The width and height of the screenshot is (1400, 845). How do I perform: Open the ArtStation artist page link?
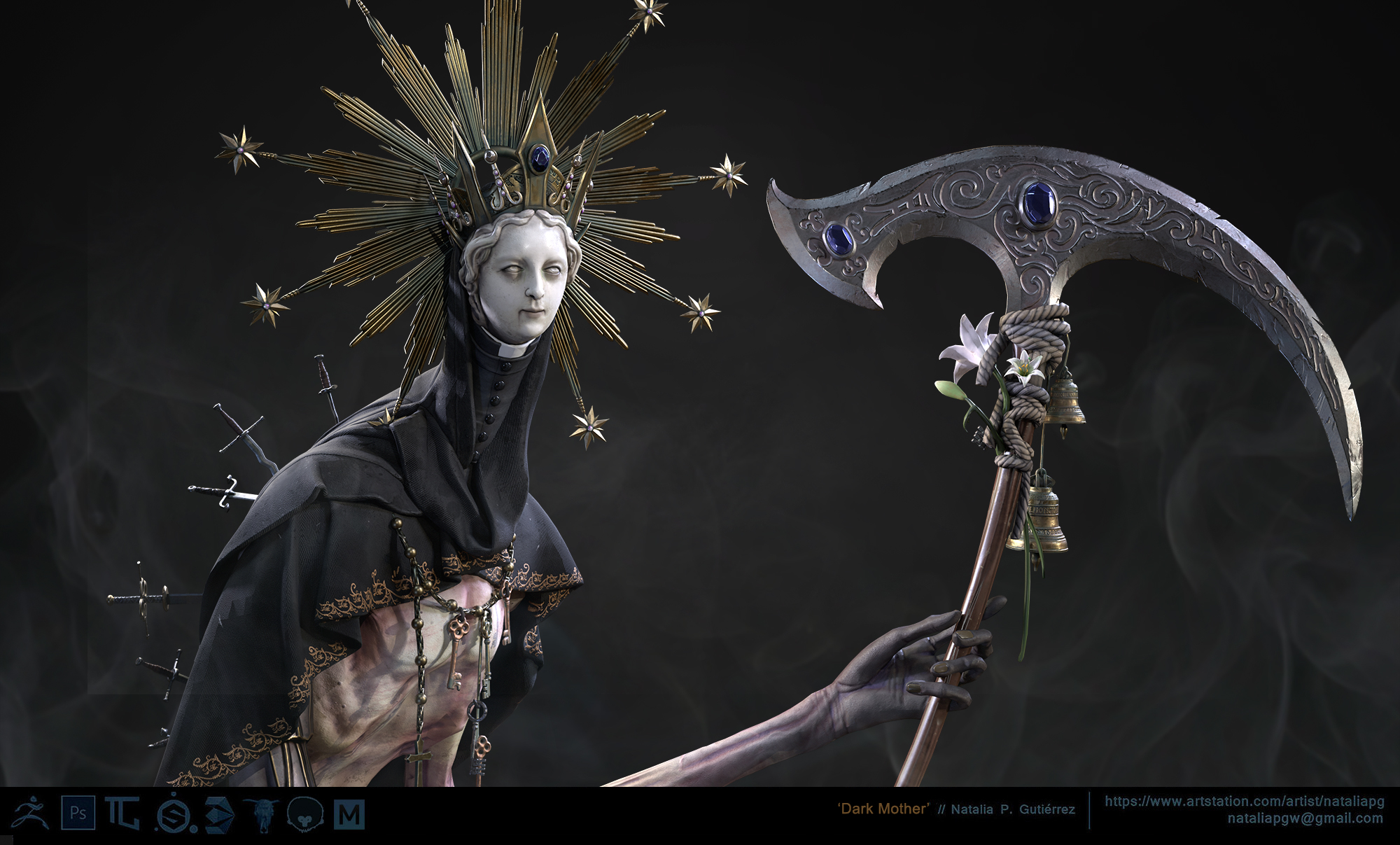point(1244,801)
